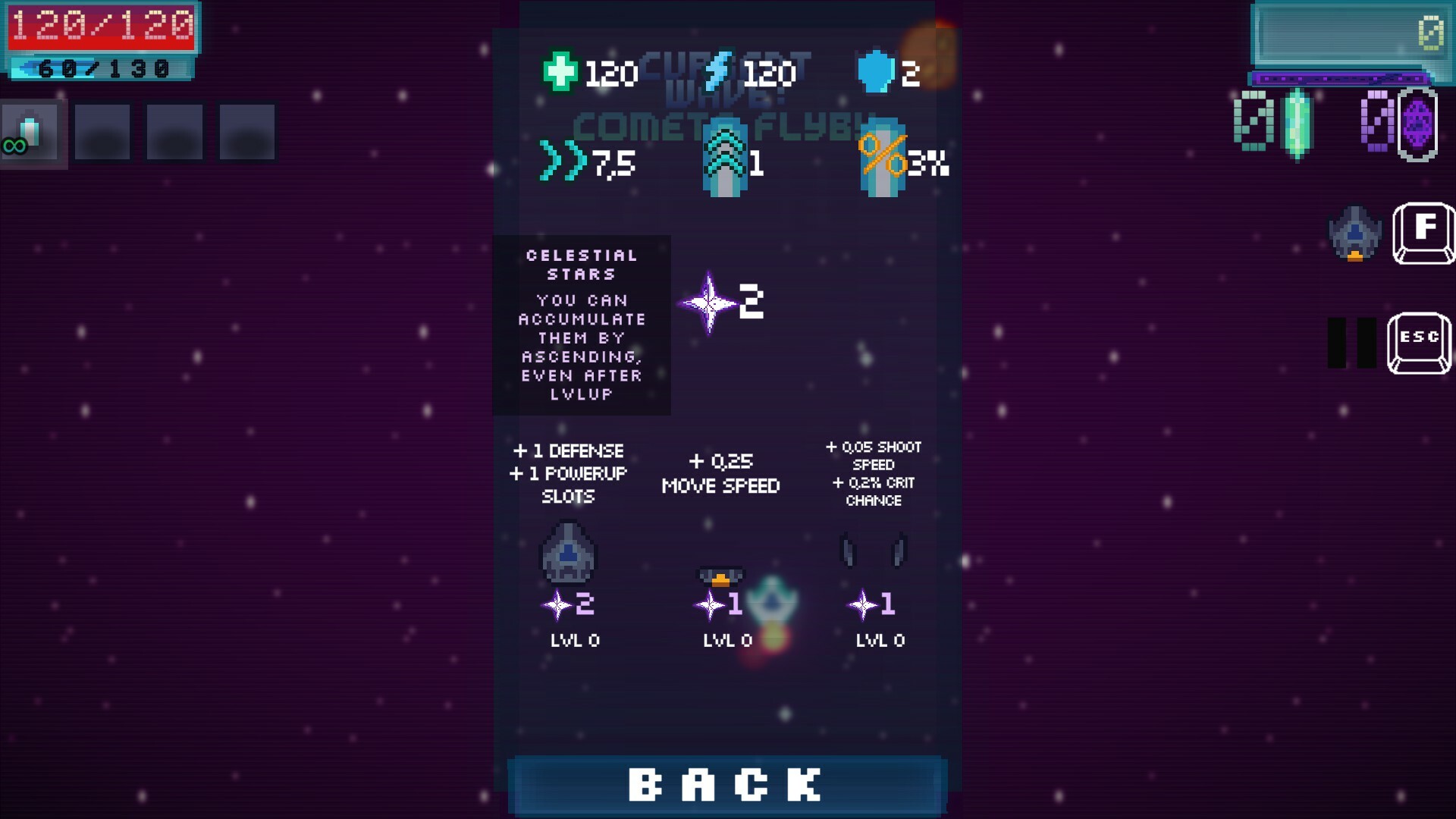Select the blue shield icon showing 2
The height and width of the screenshot is (819, 1456).
880,72
